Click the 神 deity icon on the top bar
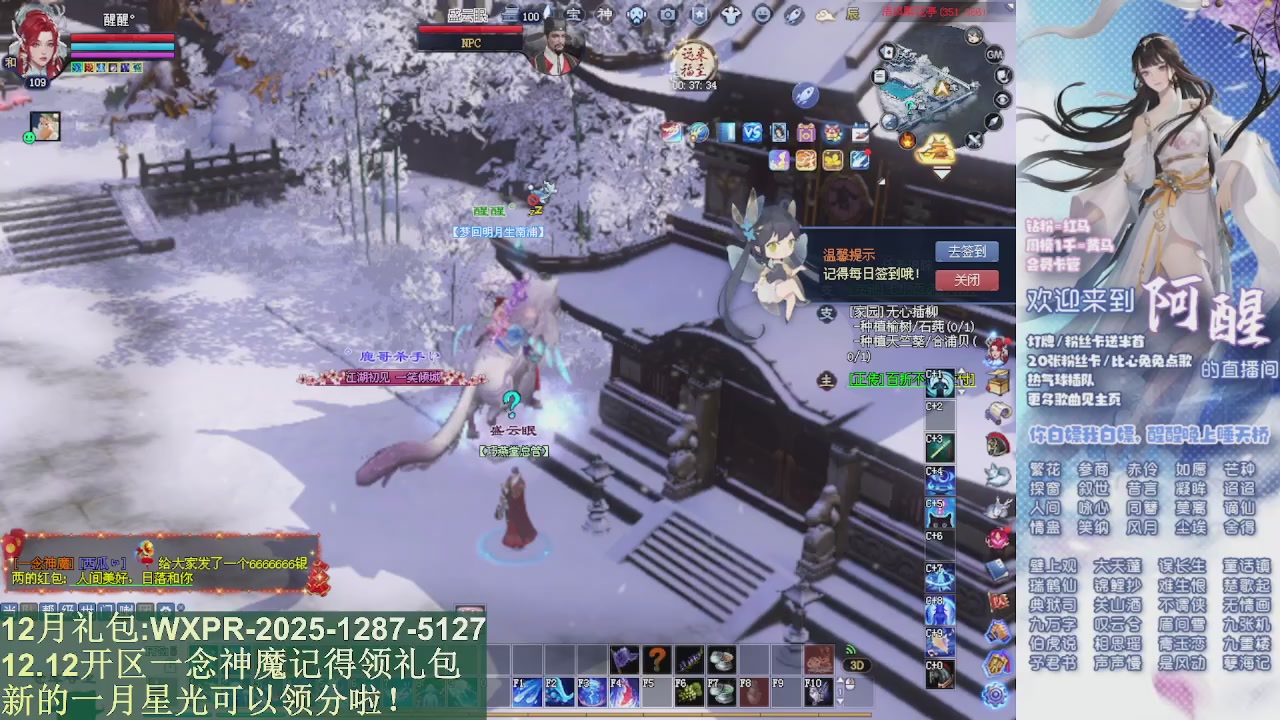 click(x=606, y=15)
